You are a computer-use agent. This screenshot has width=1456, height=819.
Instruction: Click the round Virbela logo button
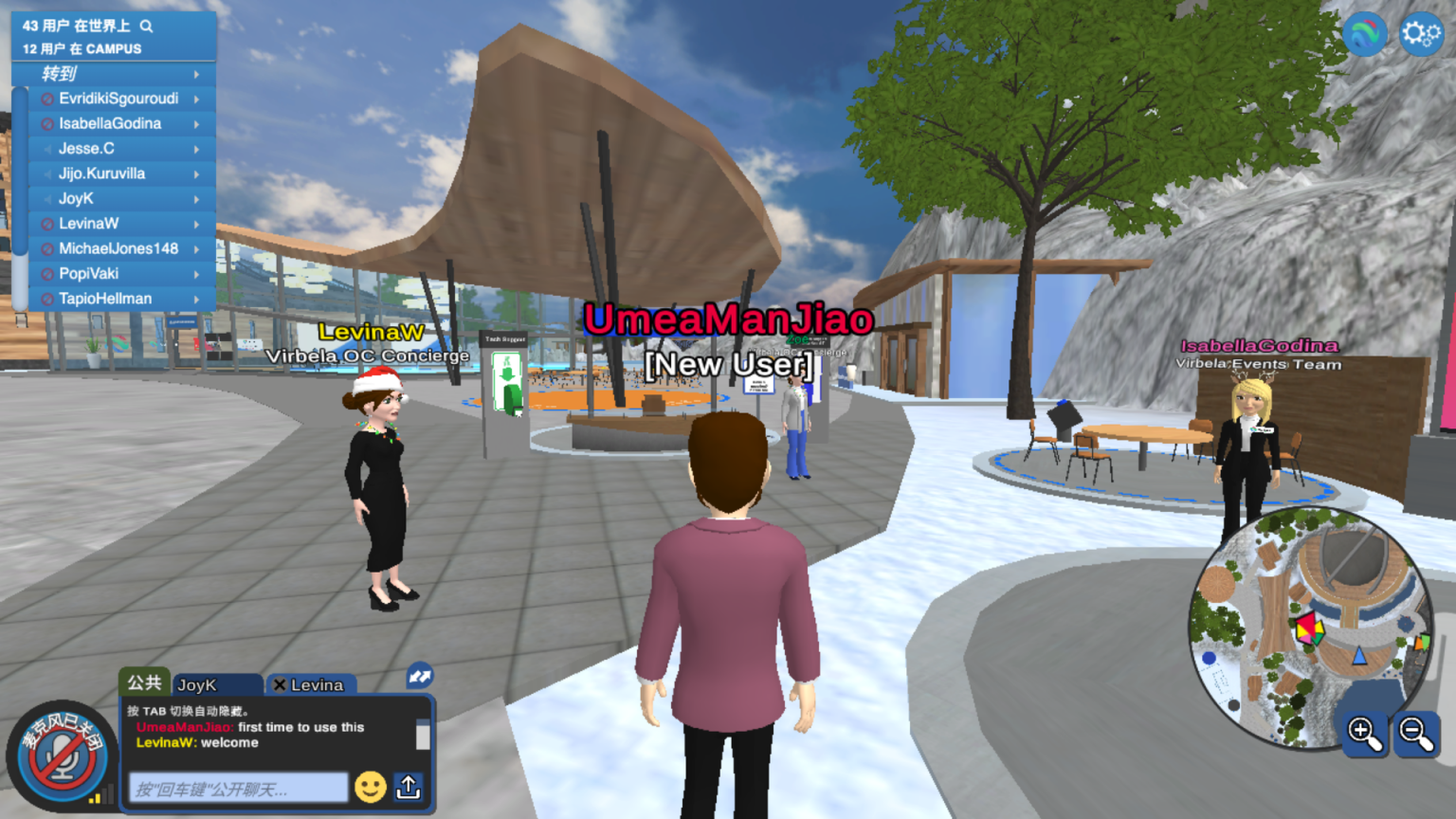click(x=1365, y=35)
